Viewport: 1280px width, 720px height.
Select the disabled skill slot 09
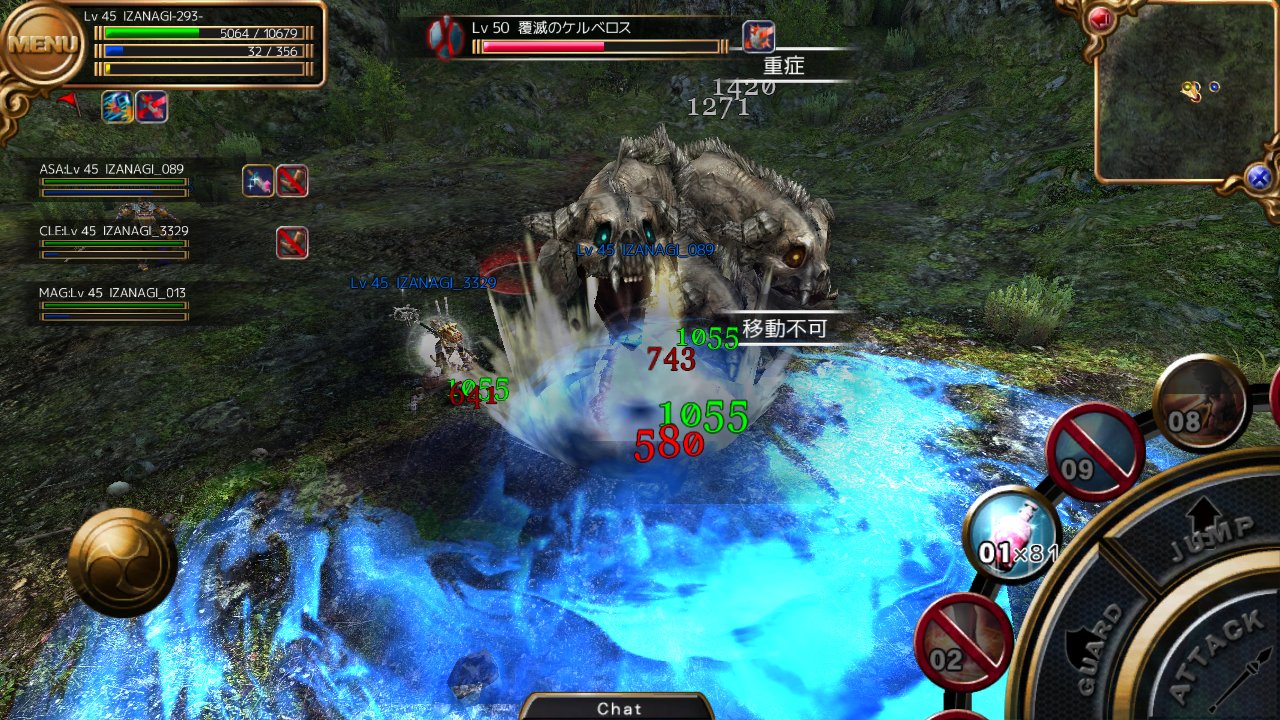pyautogui.click(x=1095, y=451)
